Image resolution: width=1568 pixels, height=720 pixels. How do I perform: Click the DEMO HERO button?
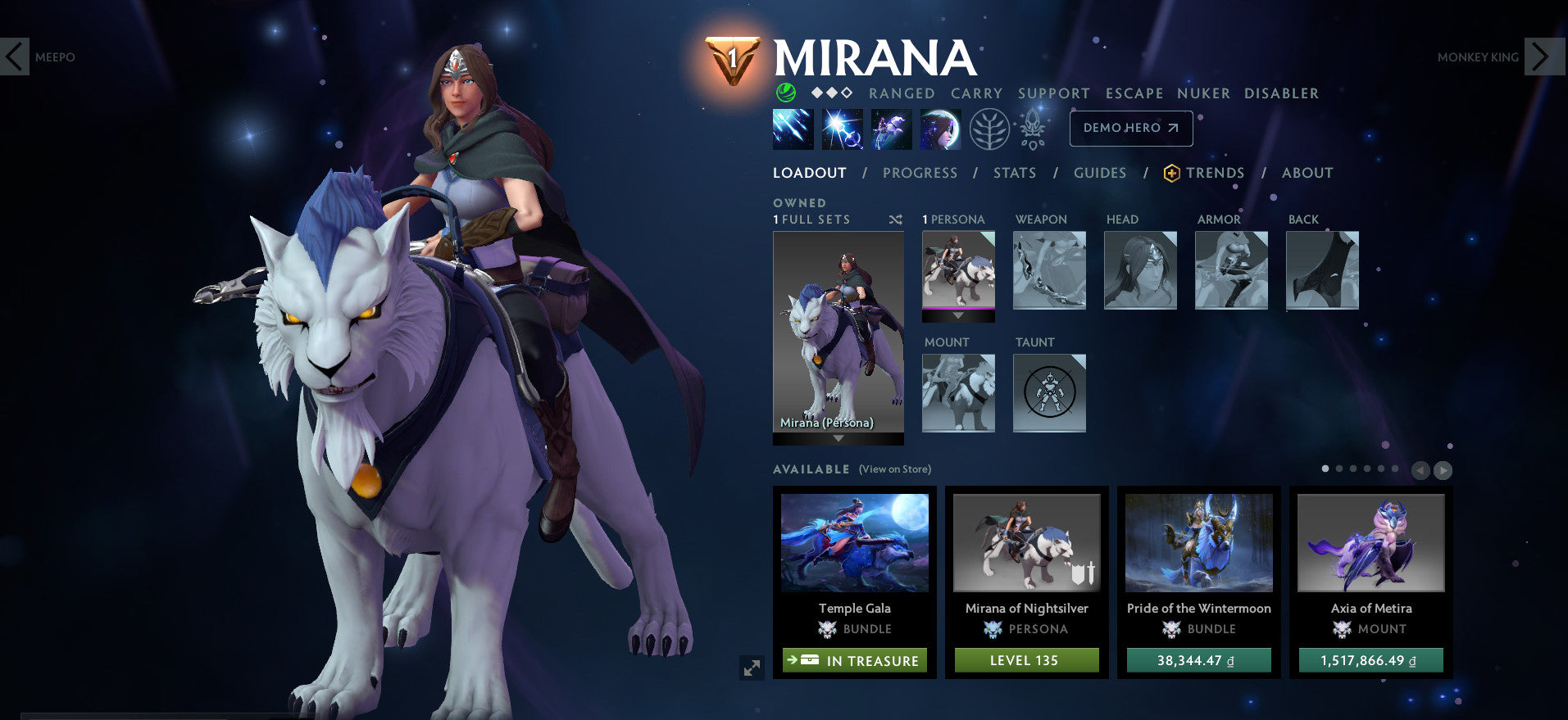[x=1130, y=128]
